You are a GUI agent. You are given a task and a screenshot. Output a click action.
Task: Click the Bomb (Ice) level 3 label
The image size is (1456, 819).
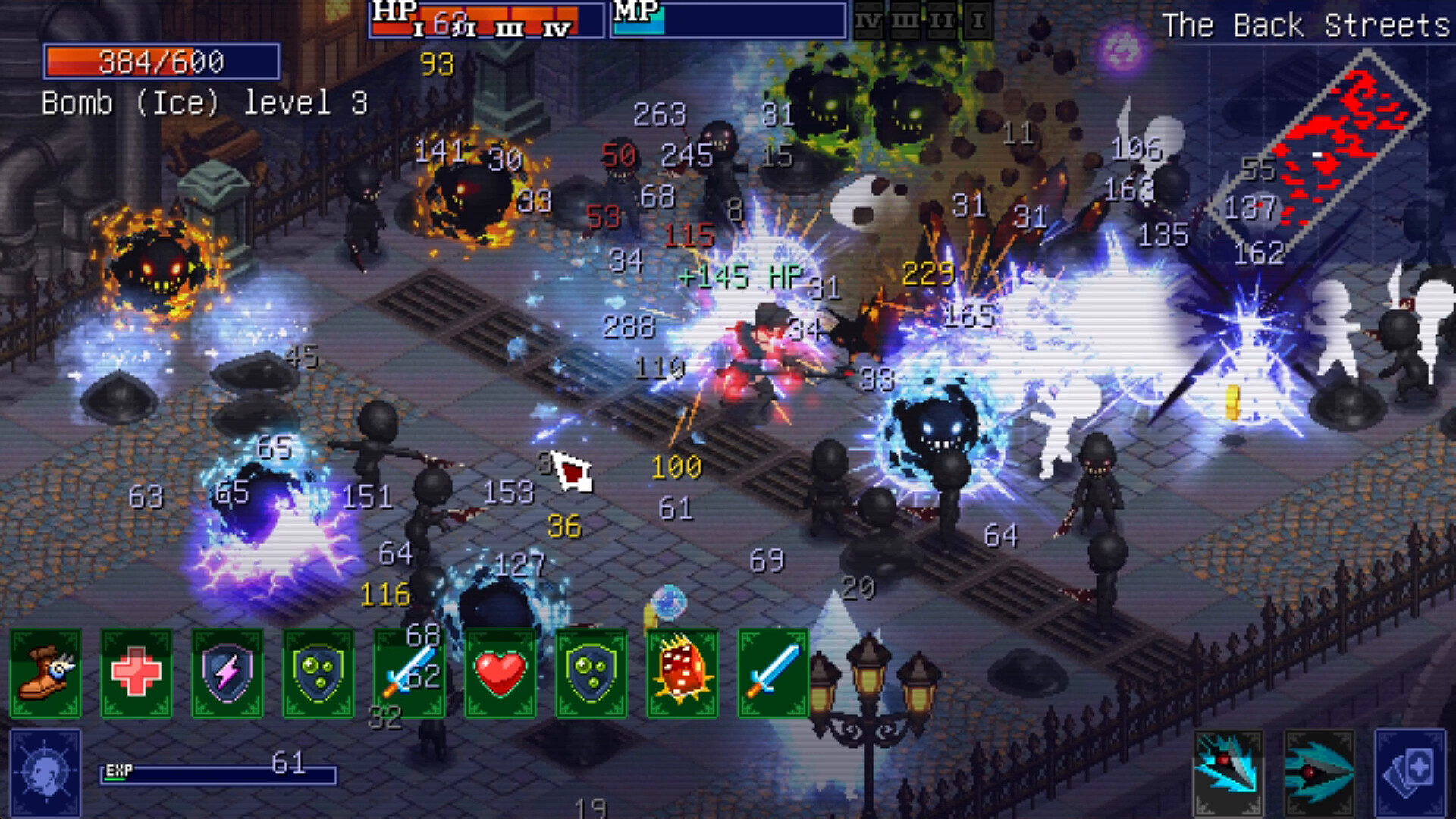point(203,103)
